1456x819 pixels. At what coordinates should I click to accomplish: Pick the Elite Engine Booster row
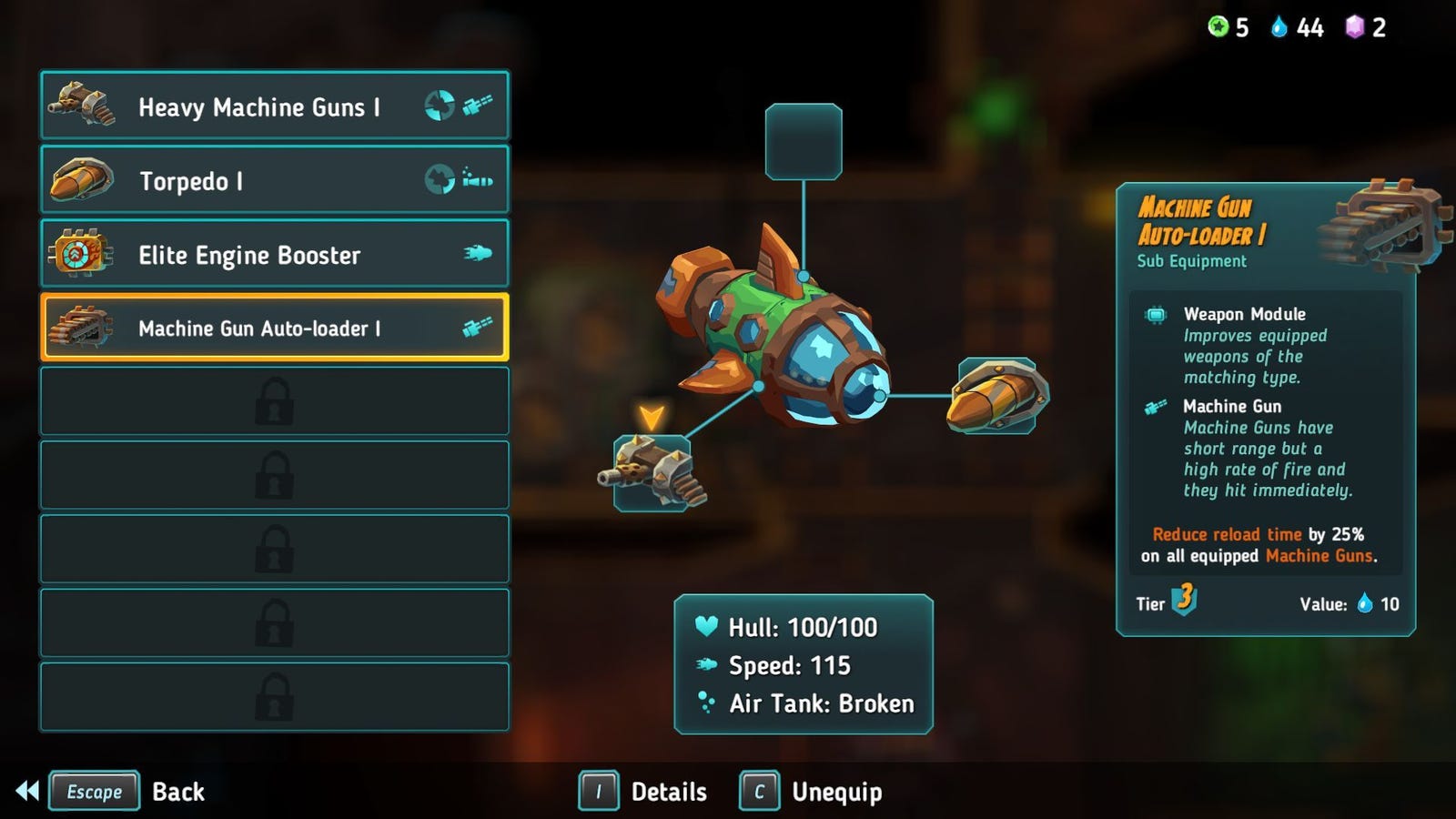coord(274,254)
